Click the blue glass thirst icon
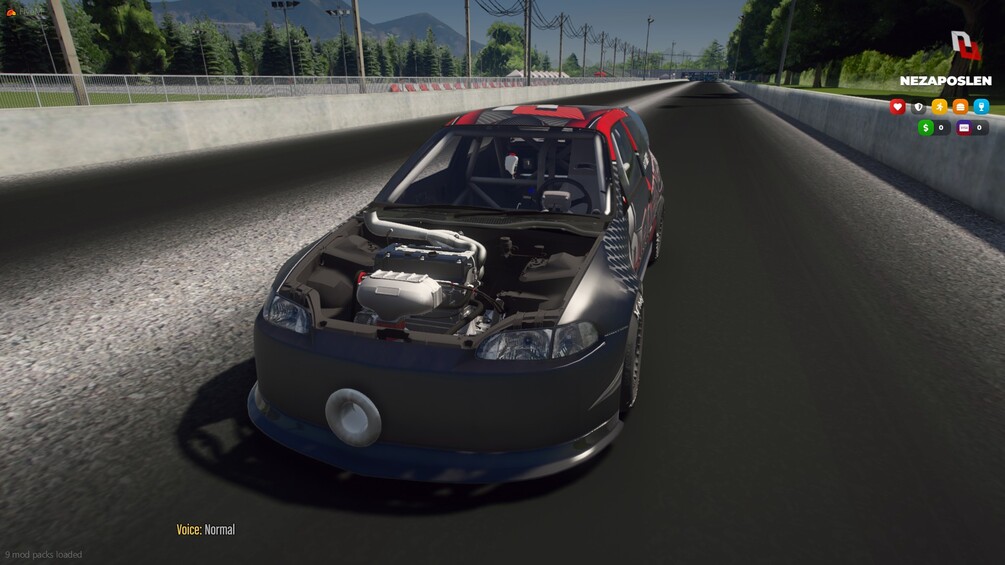1005x565 pixels. click(x=981, y=107)
